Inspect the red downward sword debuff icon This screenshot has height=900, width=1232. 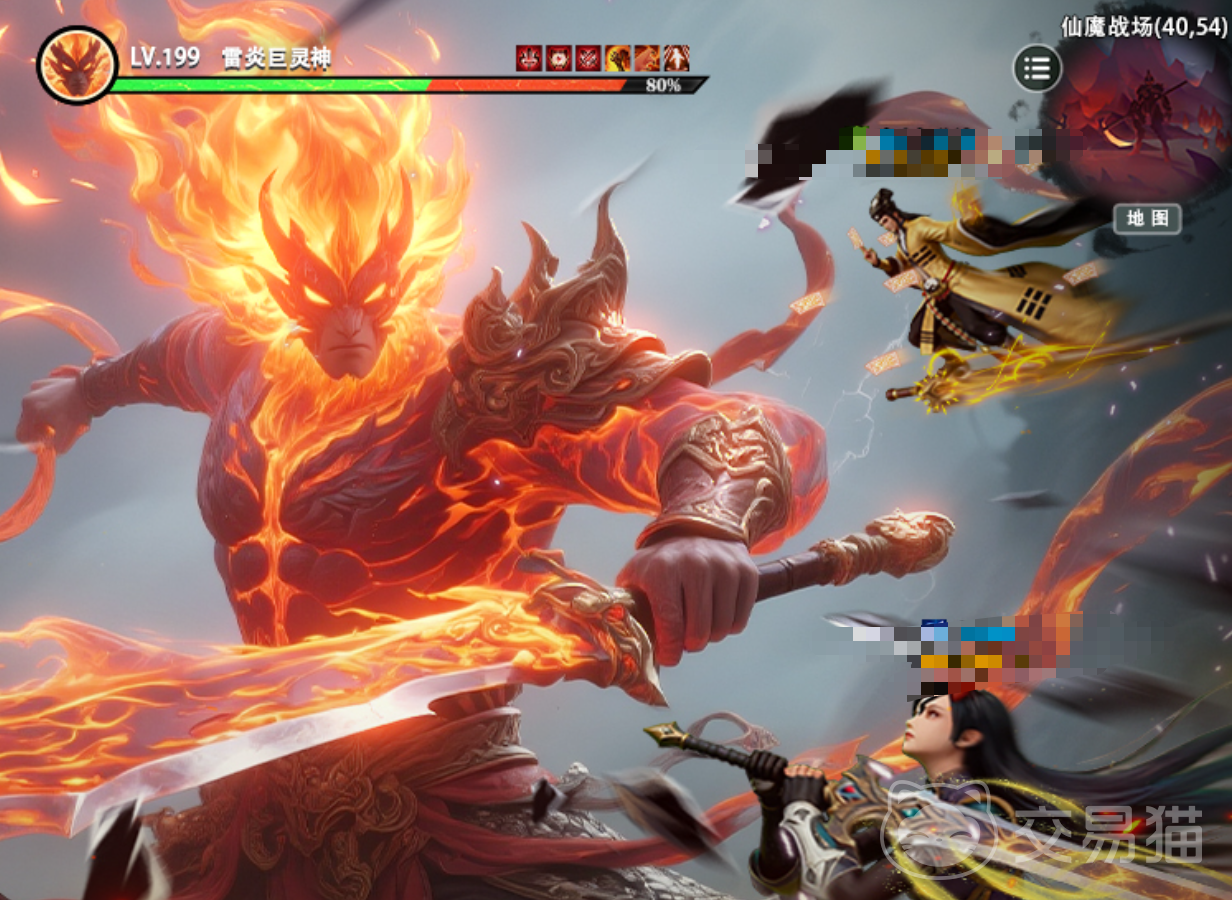[x=529, y=58]
